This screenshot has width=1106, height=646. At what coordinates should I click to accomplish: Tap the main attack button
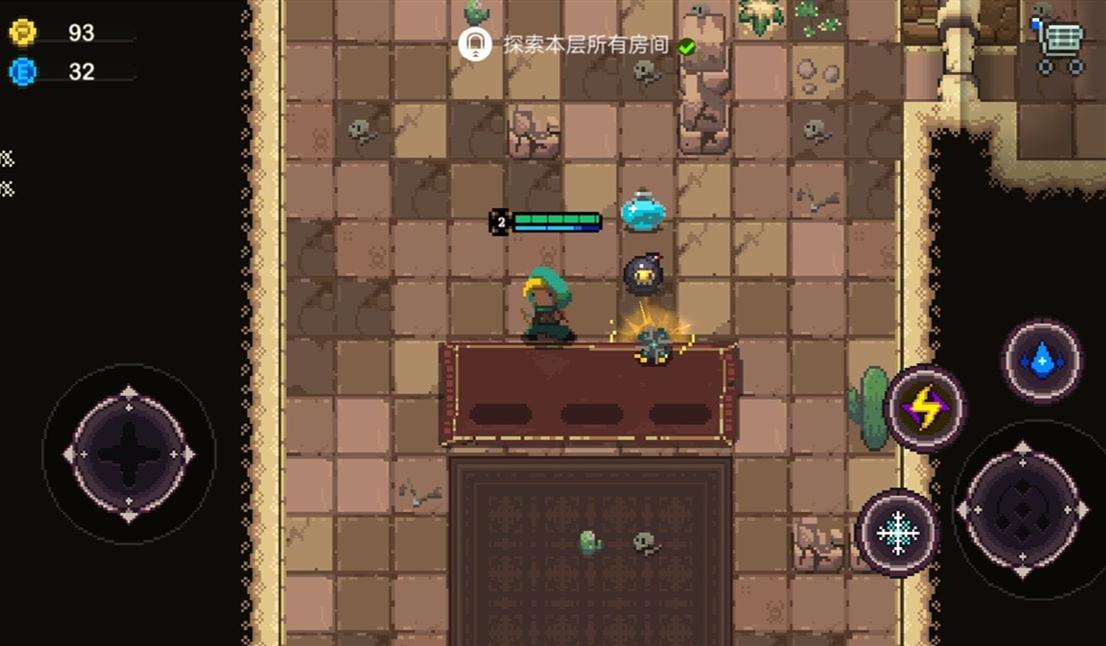[x=1022, y=510]
